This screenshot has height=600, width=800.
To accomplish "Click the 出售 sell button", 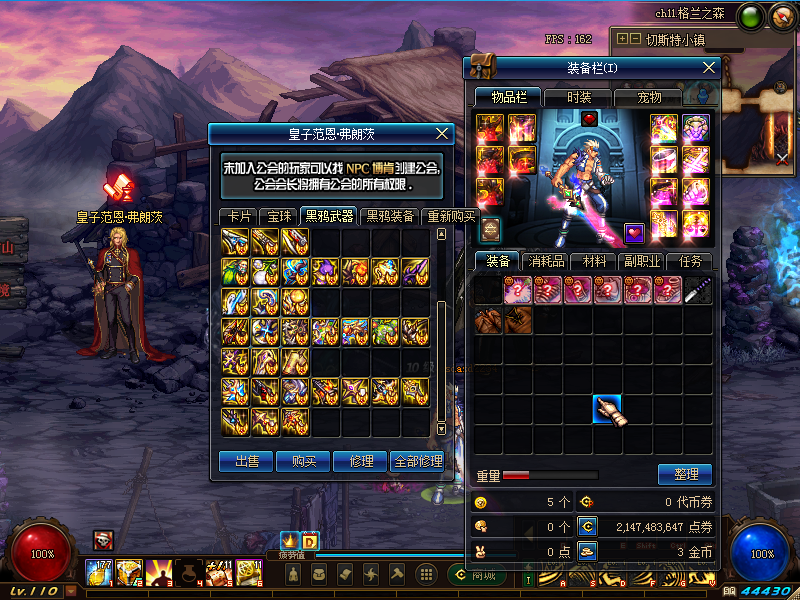I will [246, 461].
